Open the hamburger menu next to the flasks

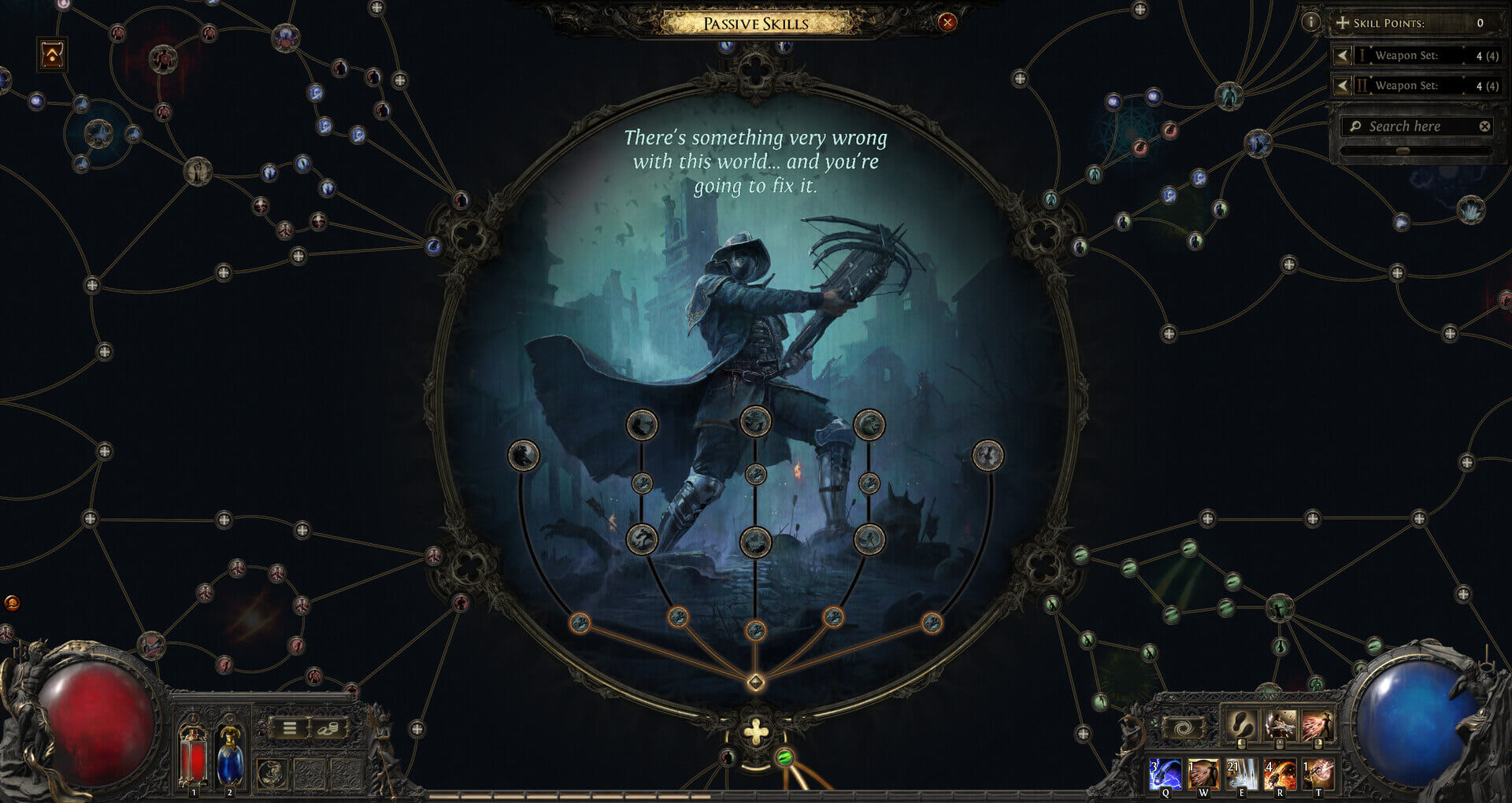pos(290,727)
